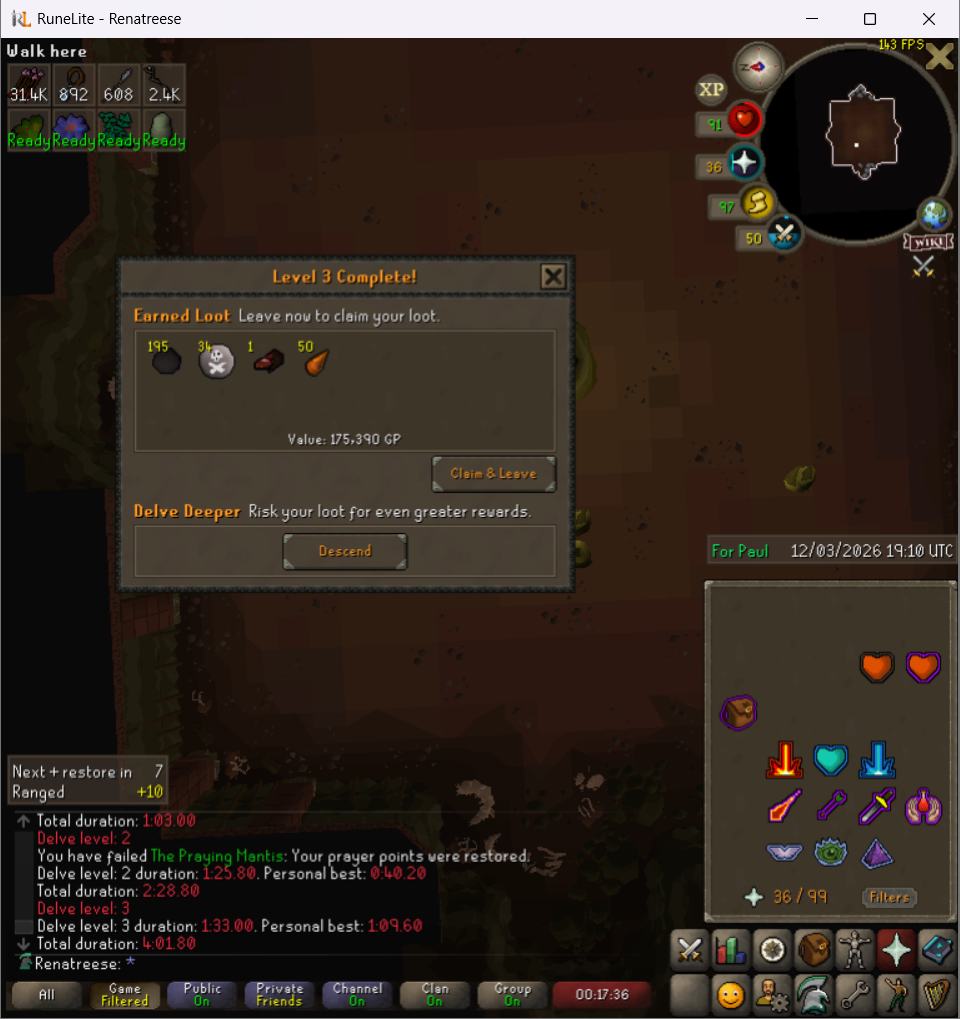Reset the compass to face north
960x1019 pixels.
pos(758,67)
